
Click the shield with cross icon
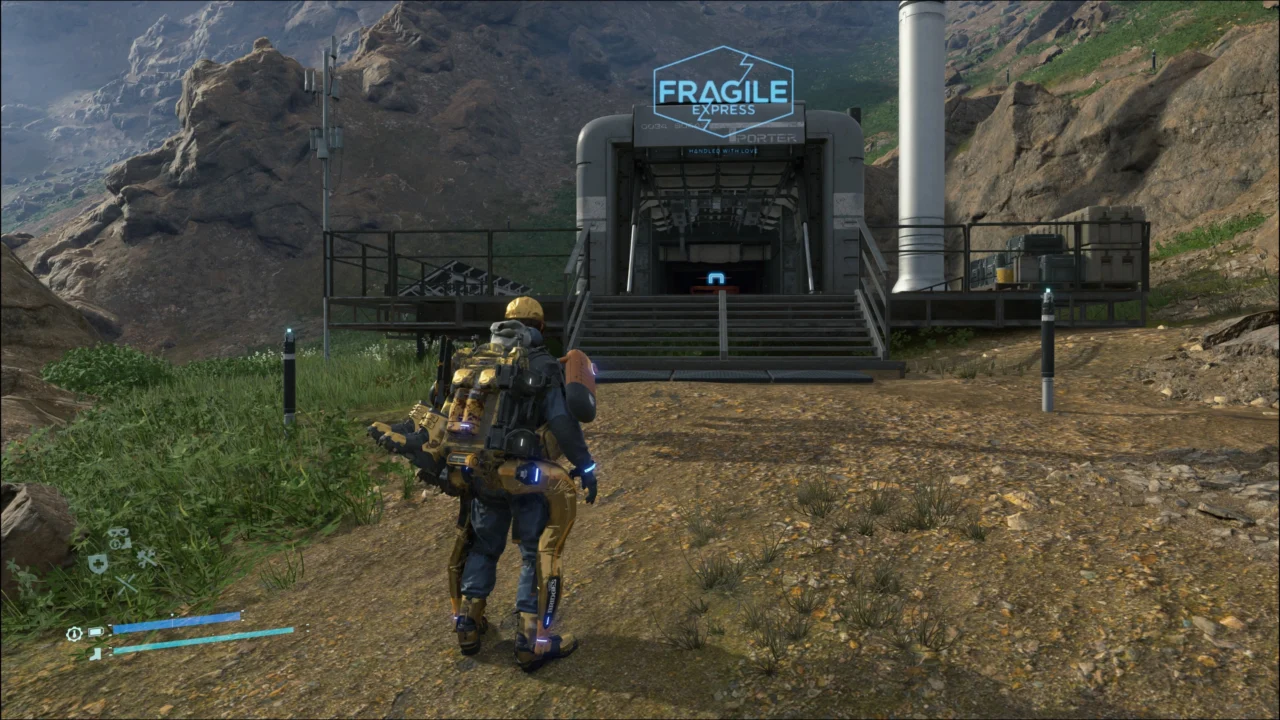98,564
